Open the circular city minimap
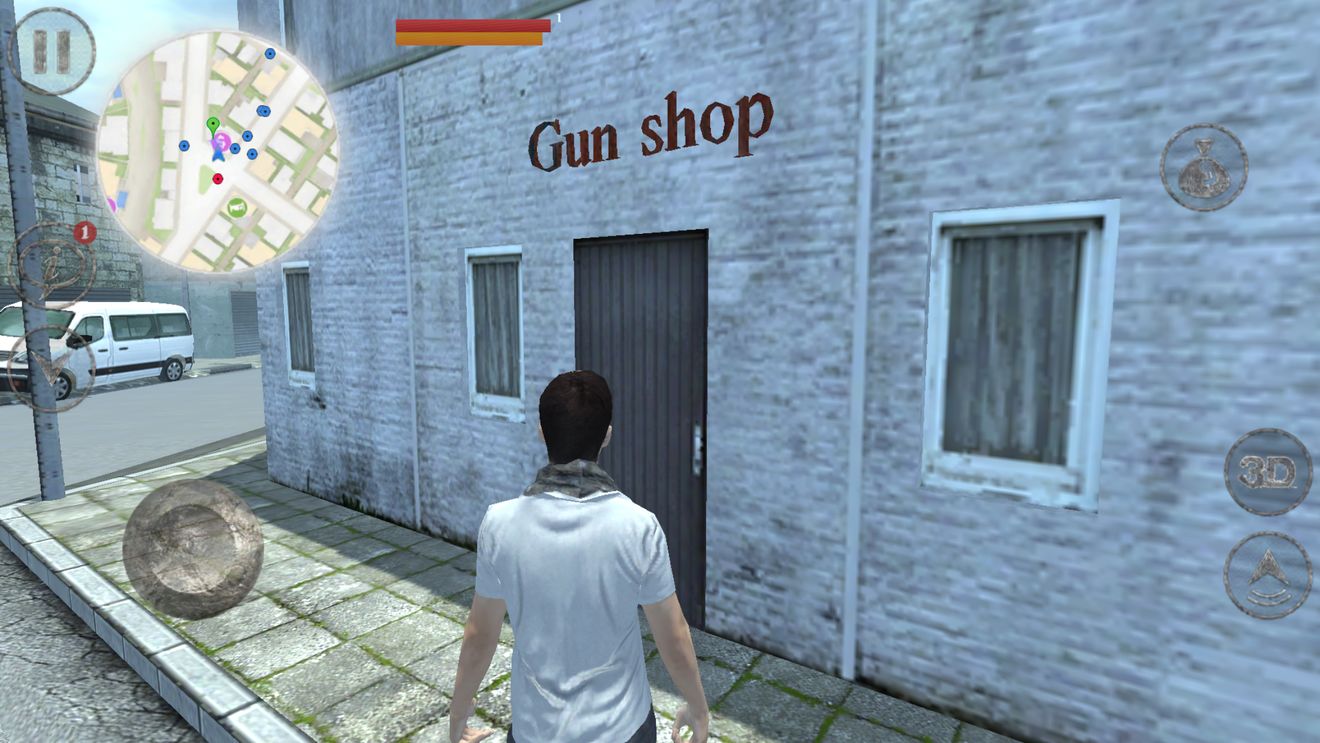Viewport: 1320px width, 743px height. pos(217,151)
